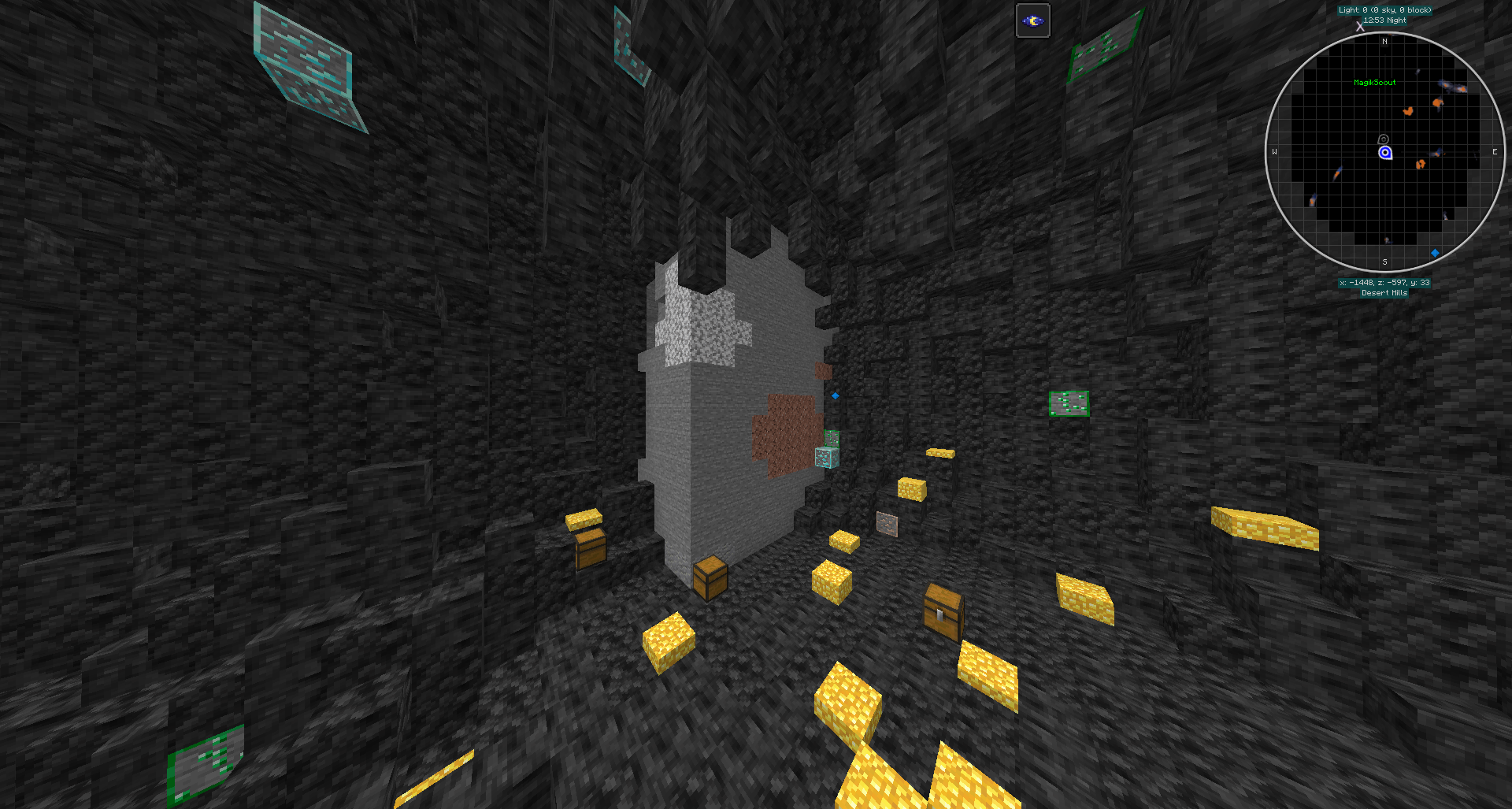Click the coordinates readout below minimap
The height and width of the screenshot is (809, 1512).
pos(1384,282)
